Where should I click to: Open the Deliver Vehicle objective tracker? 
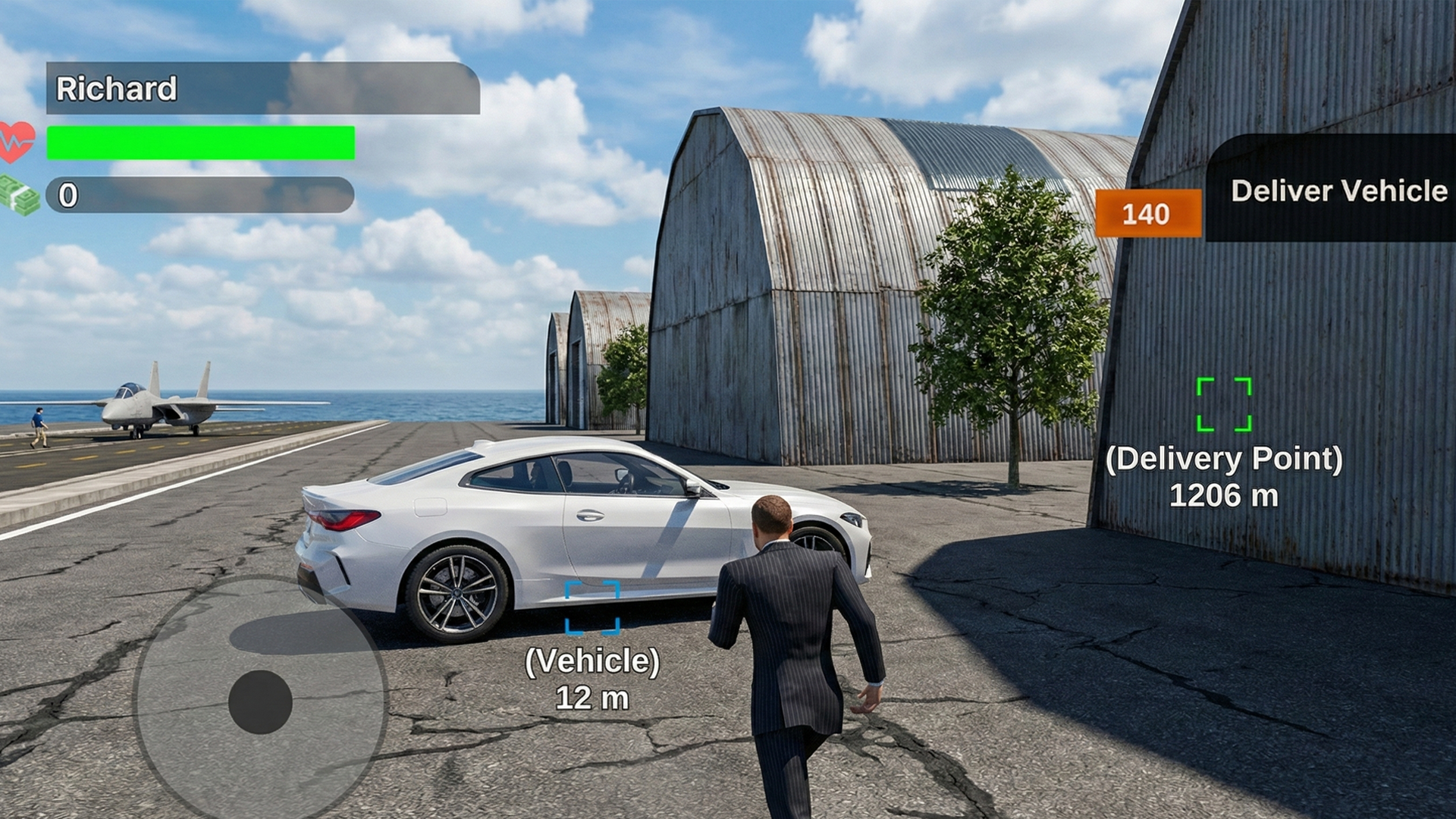1338,190
